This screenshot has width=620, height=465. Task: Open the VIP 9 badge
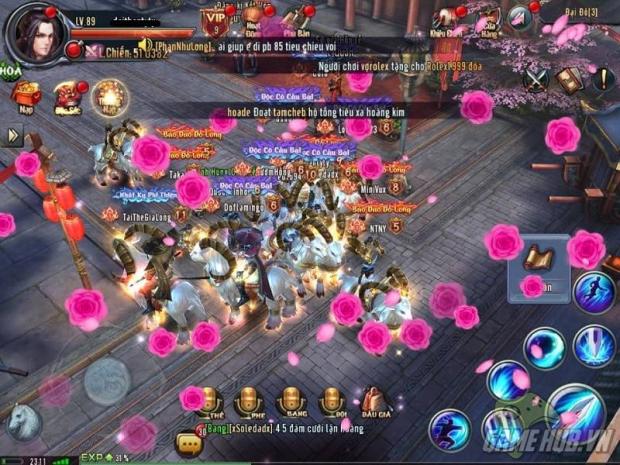click(x=213, y=20)
